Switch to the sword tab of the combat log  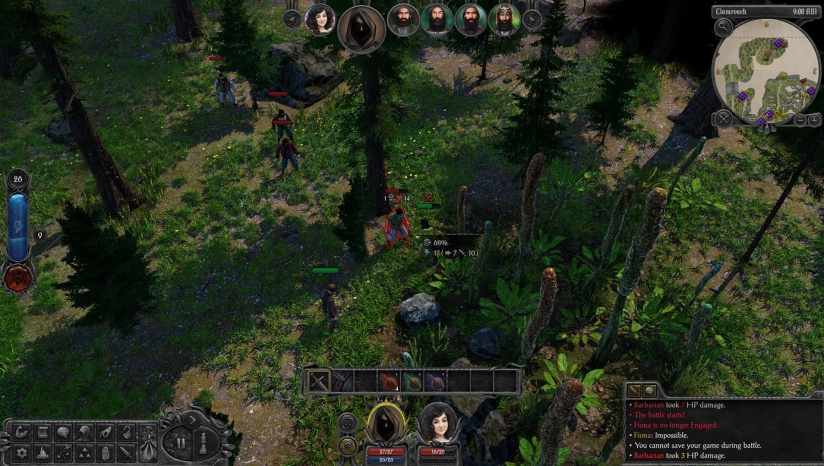click(x=634, y=390)
